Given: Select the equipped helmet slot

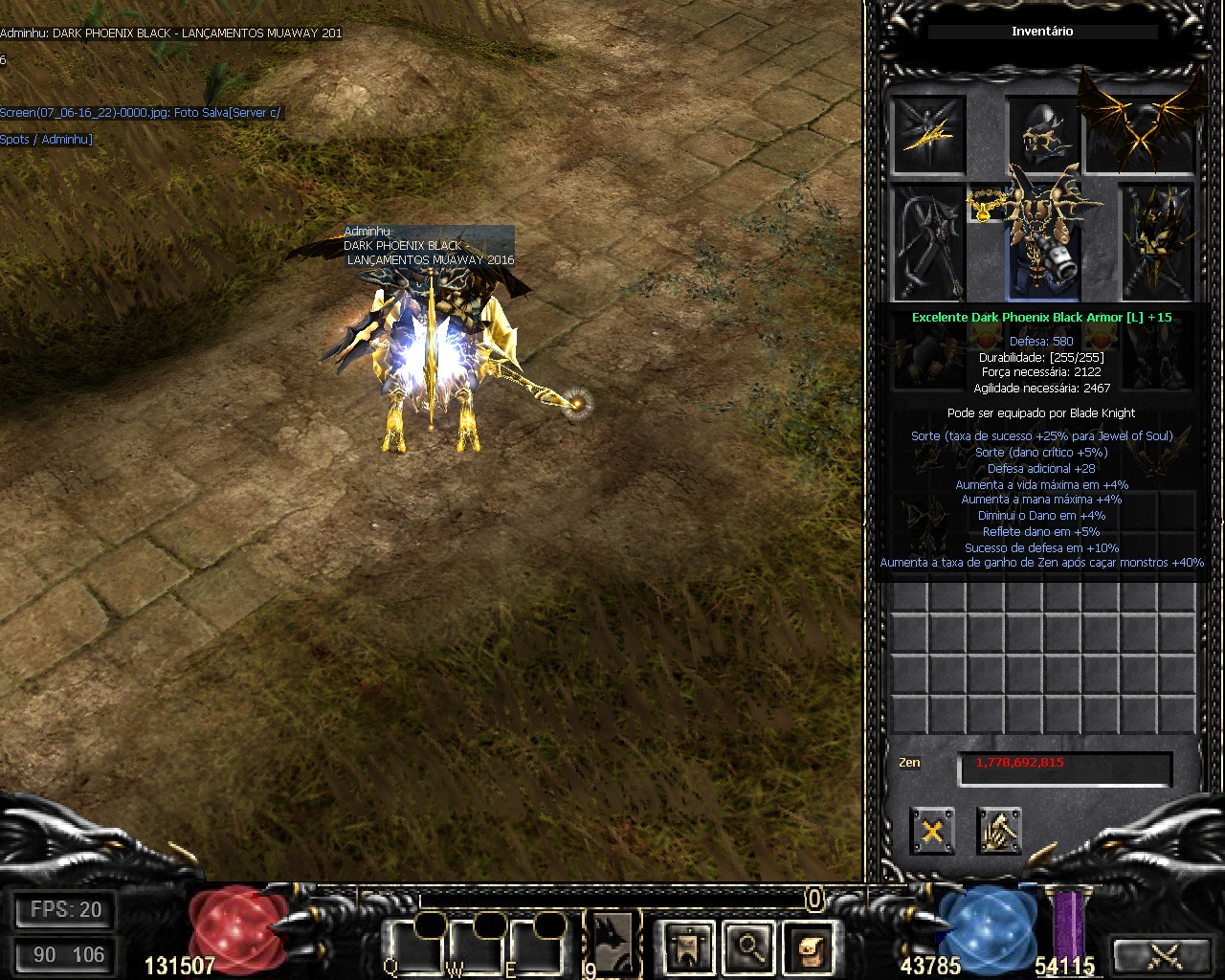Looking at the screenshot, I should 1043,134.
